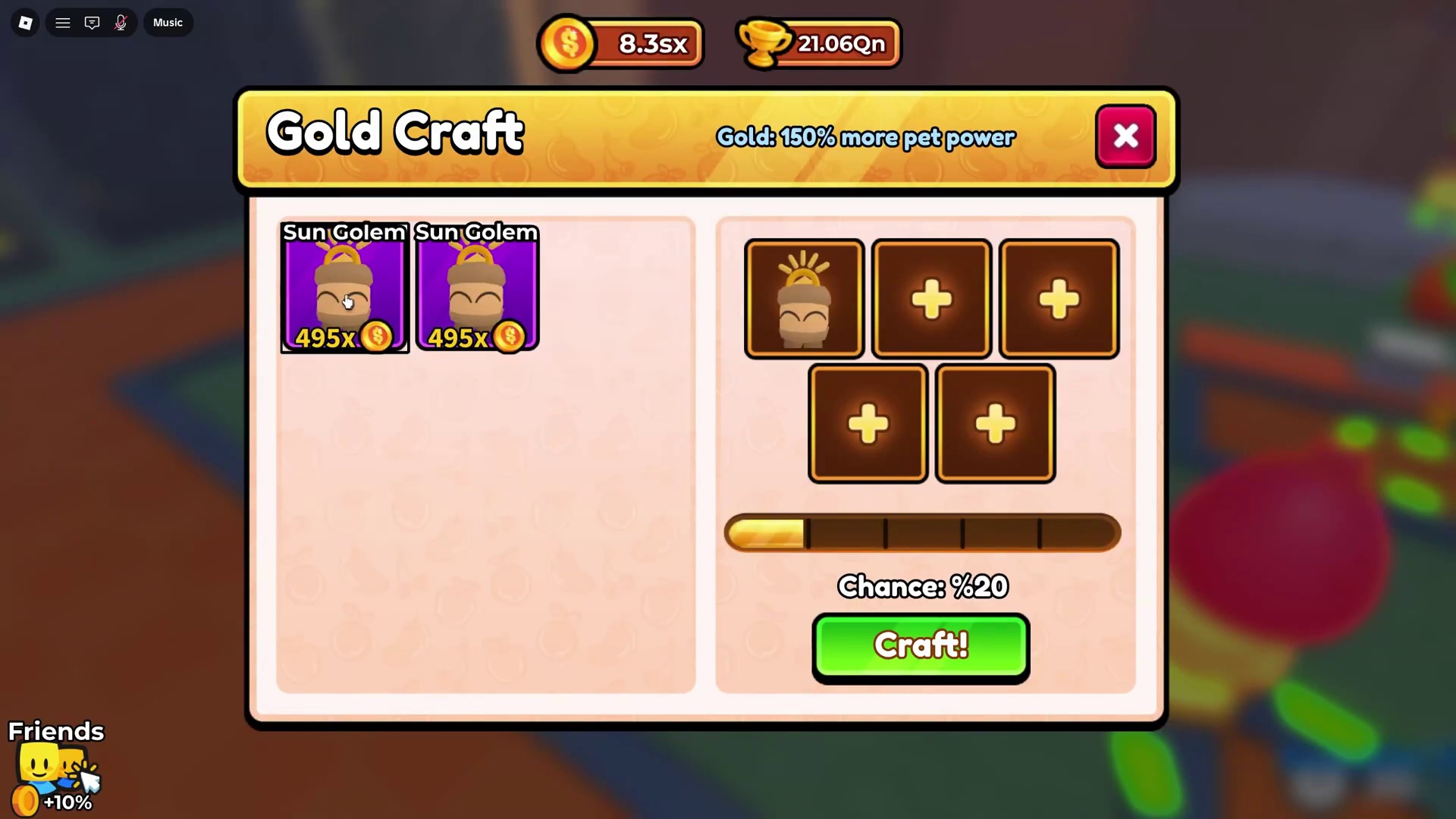The image size is (1456, 819).
Task: Add a pet to the top-right plus slot
Action: click(1059, 298)
